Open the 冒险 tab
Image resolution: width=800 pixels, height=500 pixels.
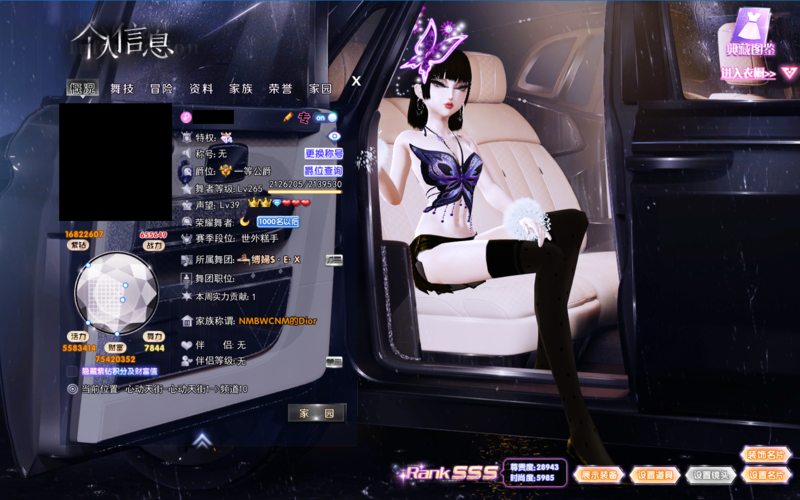coord(161,89)
